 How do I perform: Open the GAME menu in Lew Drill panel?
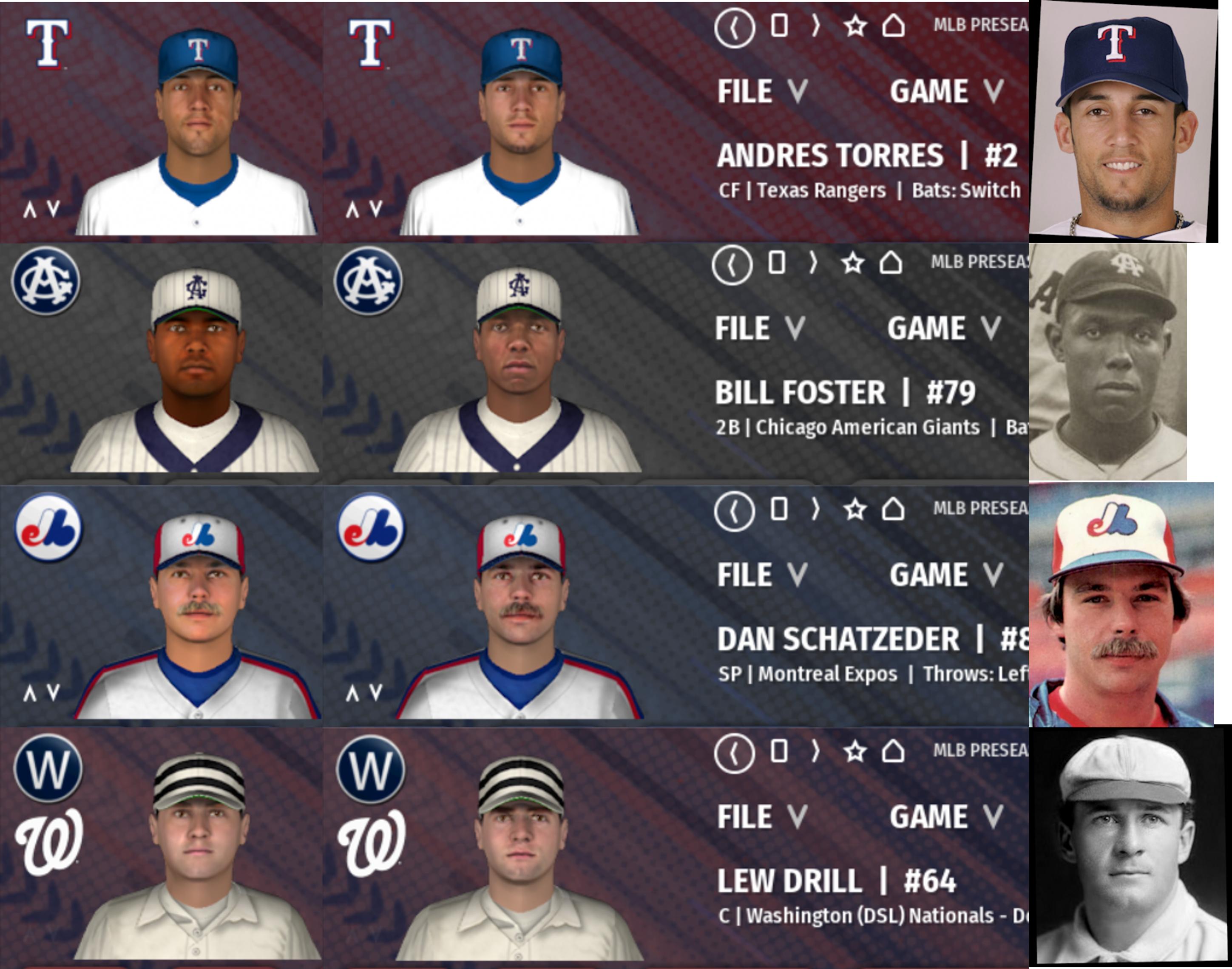coord(945,817)
